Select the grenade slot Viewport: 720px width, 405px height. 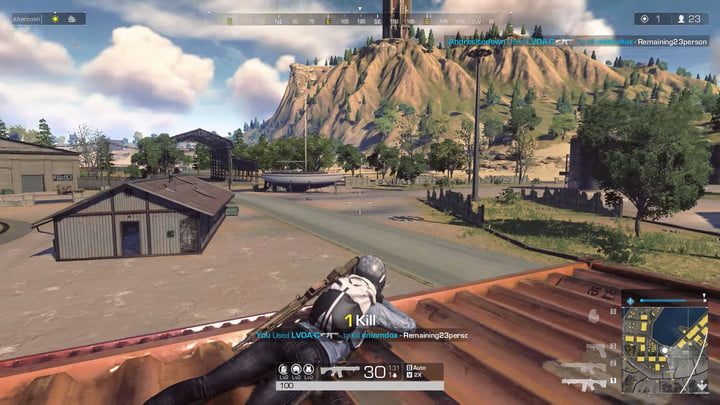coord(594,316)
